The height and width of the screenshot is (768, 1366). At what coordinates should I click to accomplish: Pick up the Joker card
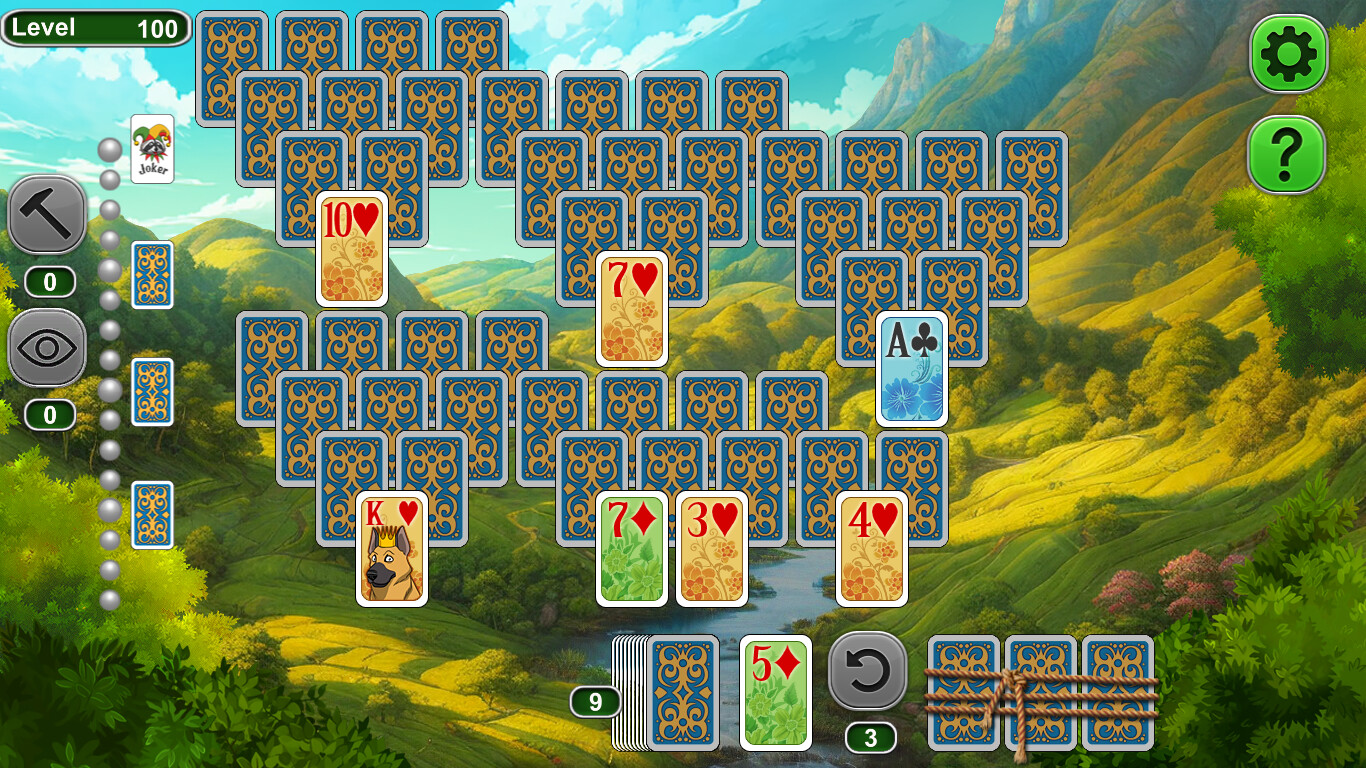[x=152, y=148]
